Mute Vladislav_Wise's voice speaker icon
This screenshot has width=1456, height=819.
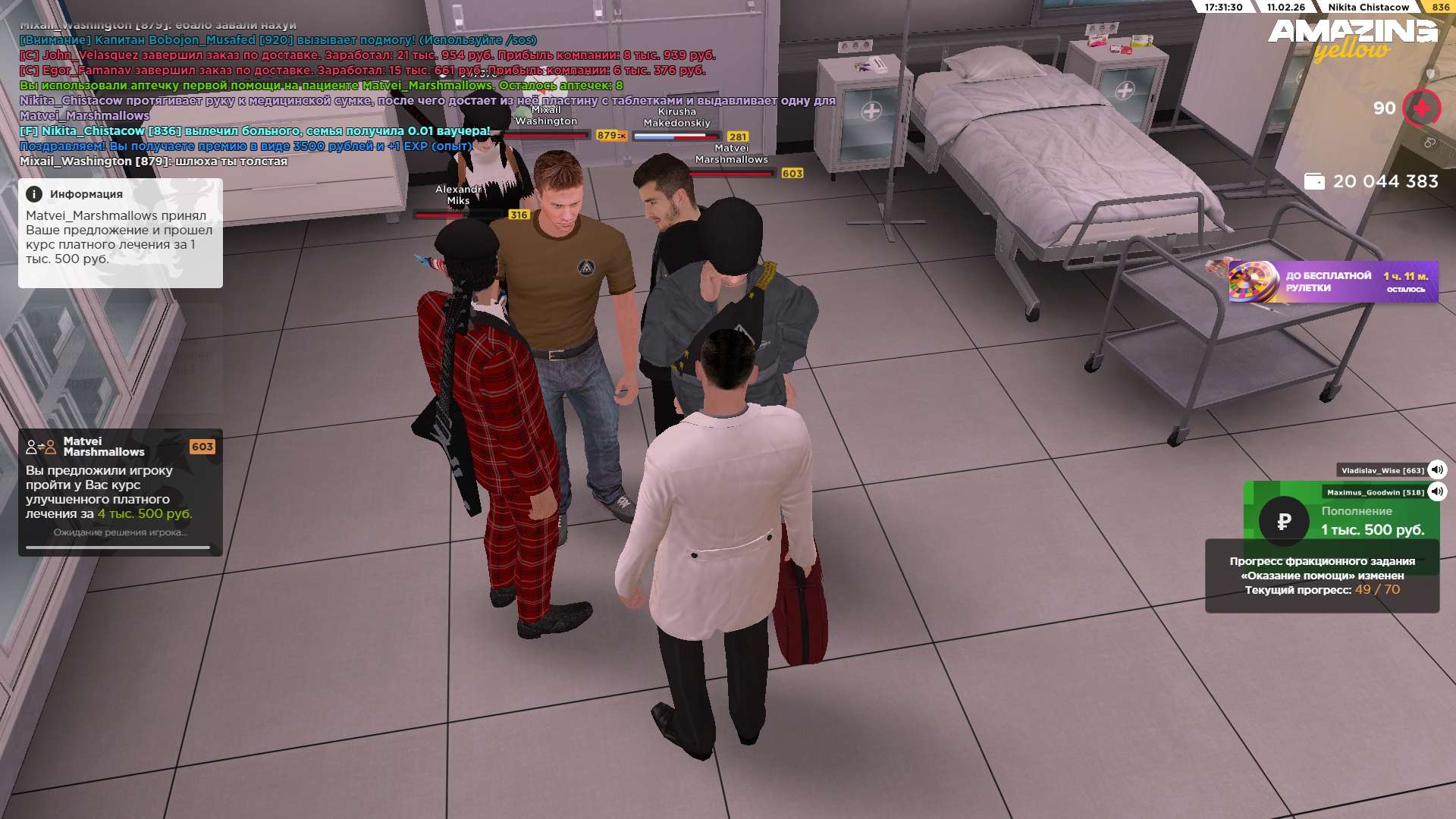pyautogui.click(x=1436, y=470)
